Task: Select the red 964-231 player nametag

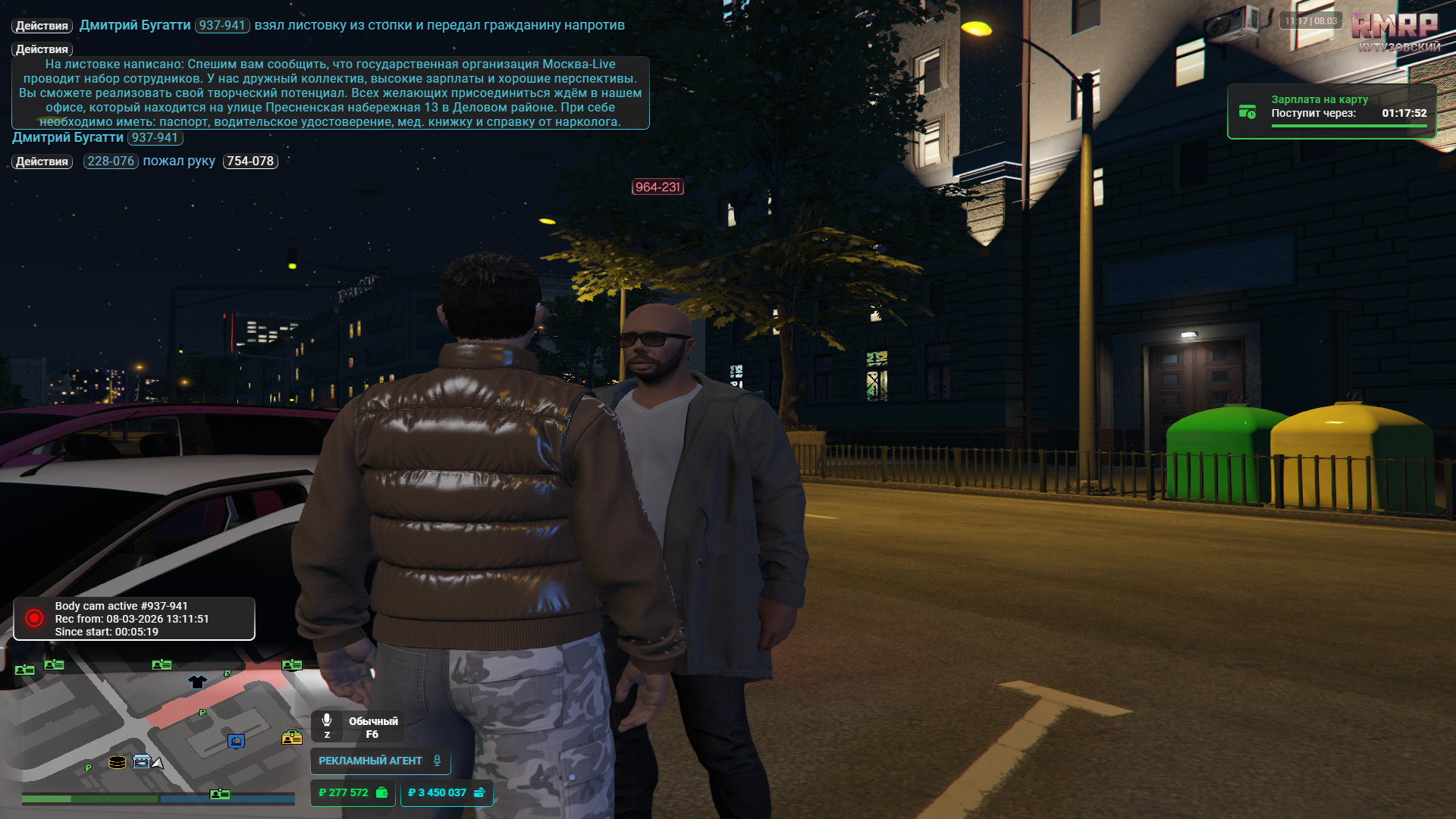Action: pyautogui.click(x=657, y=187)
